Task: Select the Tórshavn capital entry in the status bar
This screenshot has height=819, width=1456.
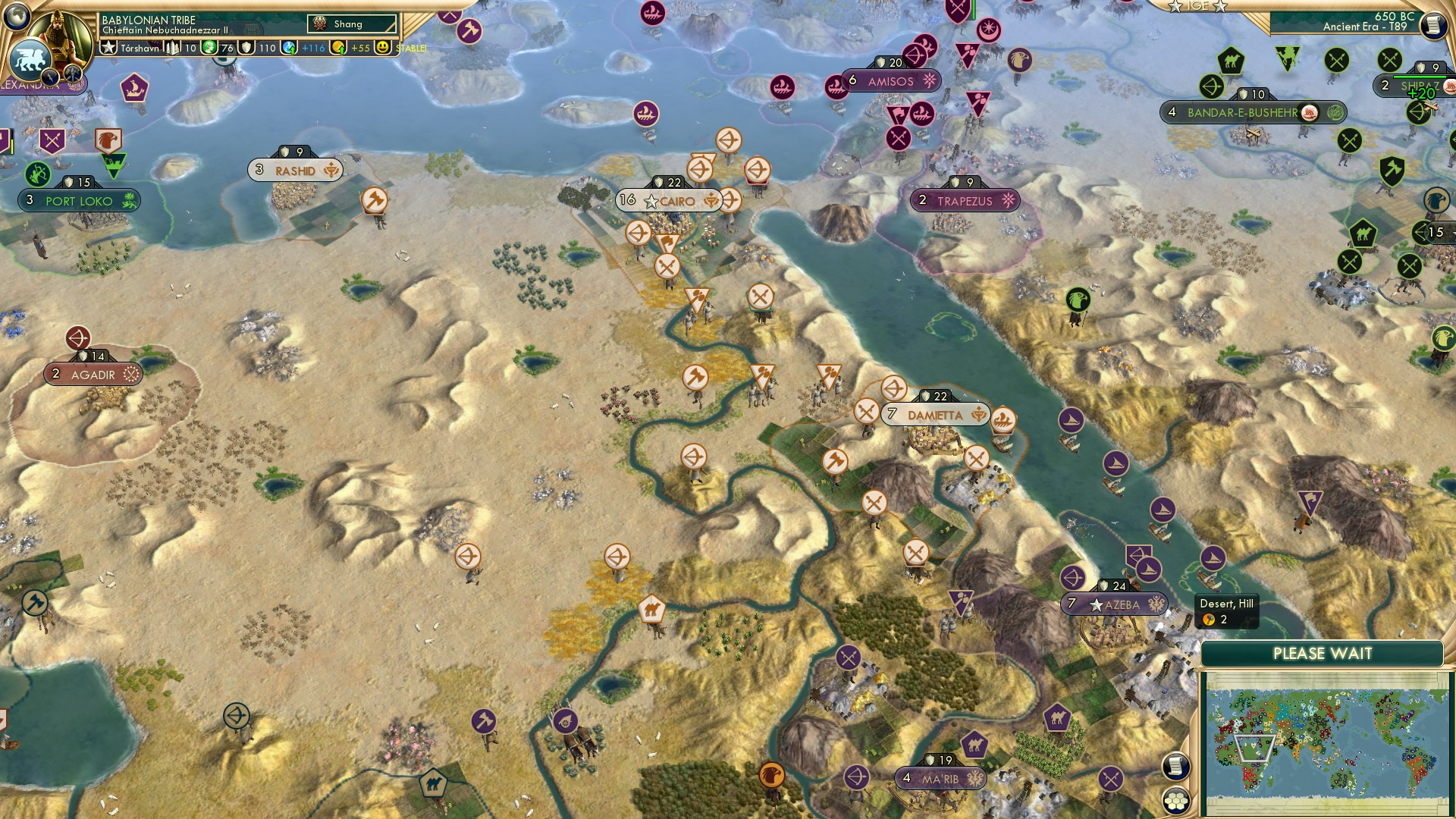Action: pyautogui.click(x=140, y=47)
